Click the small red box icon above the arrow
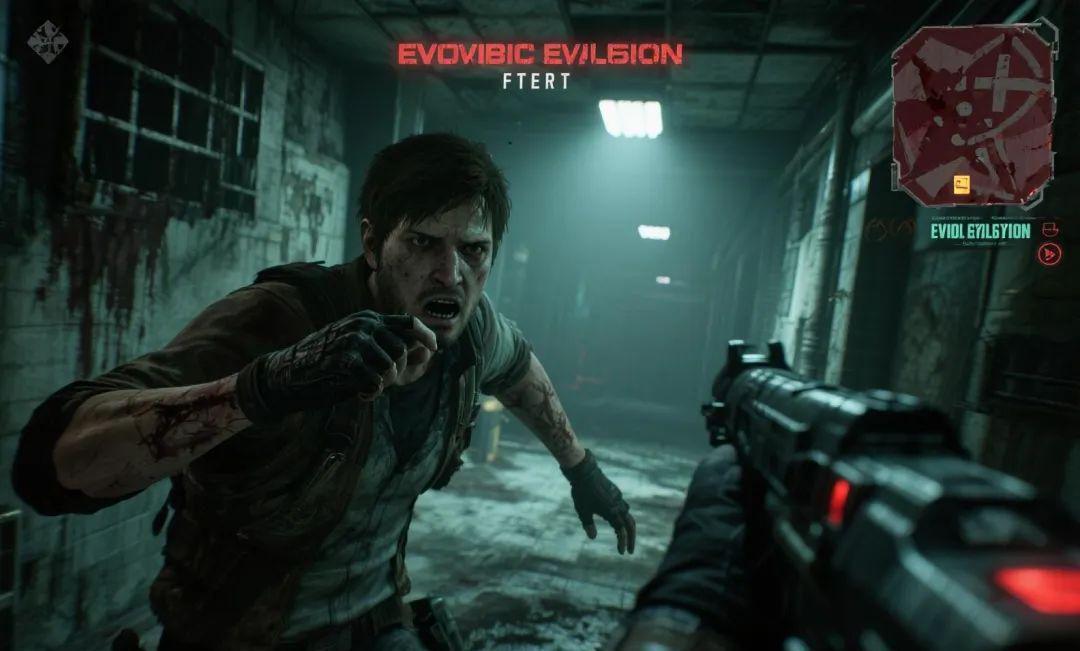1080x651 pixels. 1050,229
